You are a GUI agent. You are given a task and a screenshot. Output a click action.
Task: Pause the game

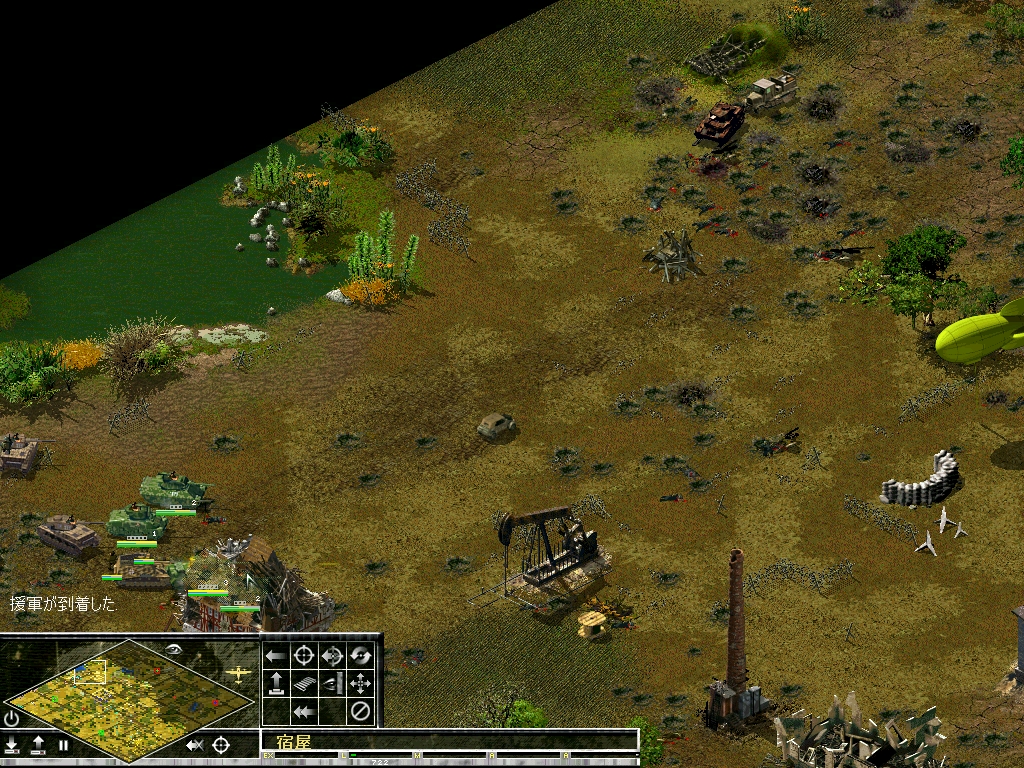63,745
